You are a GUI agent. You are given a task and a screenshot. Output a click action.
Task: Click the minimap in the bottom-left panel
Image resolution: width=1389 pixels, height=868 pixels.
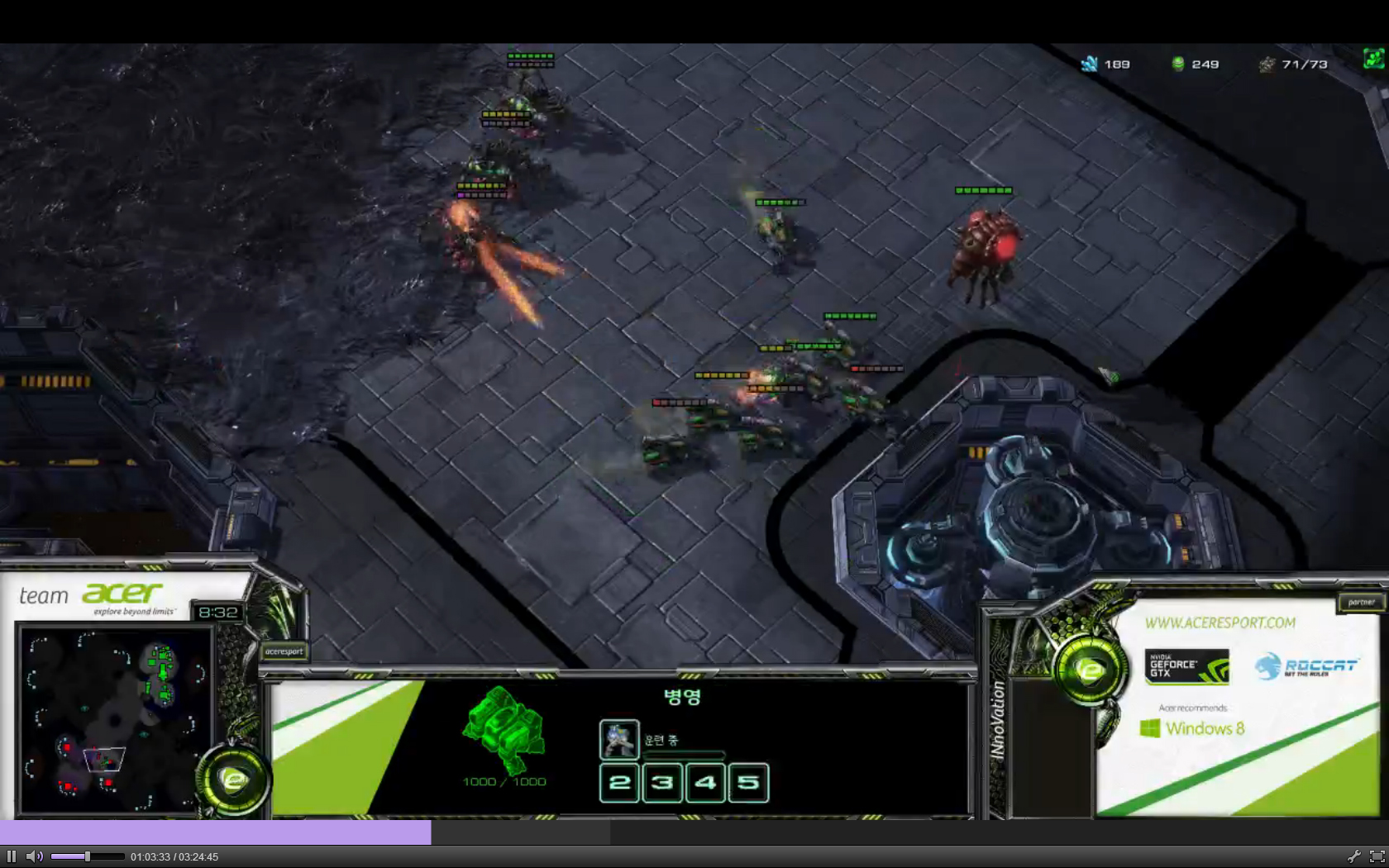click(116, 721)
